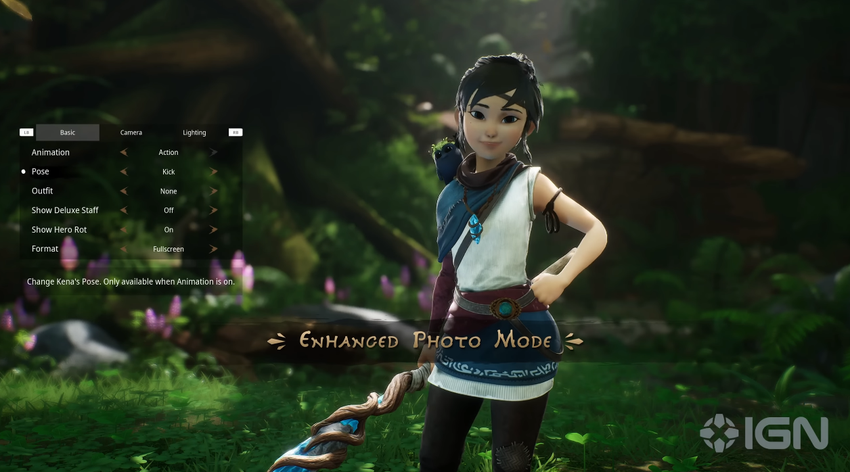Choose the next Pose with right arrow
The image size is (850, 472).
pos(214,172)
